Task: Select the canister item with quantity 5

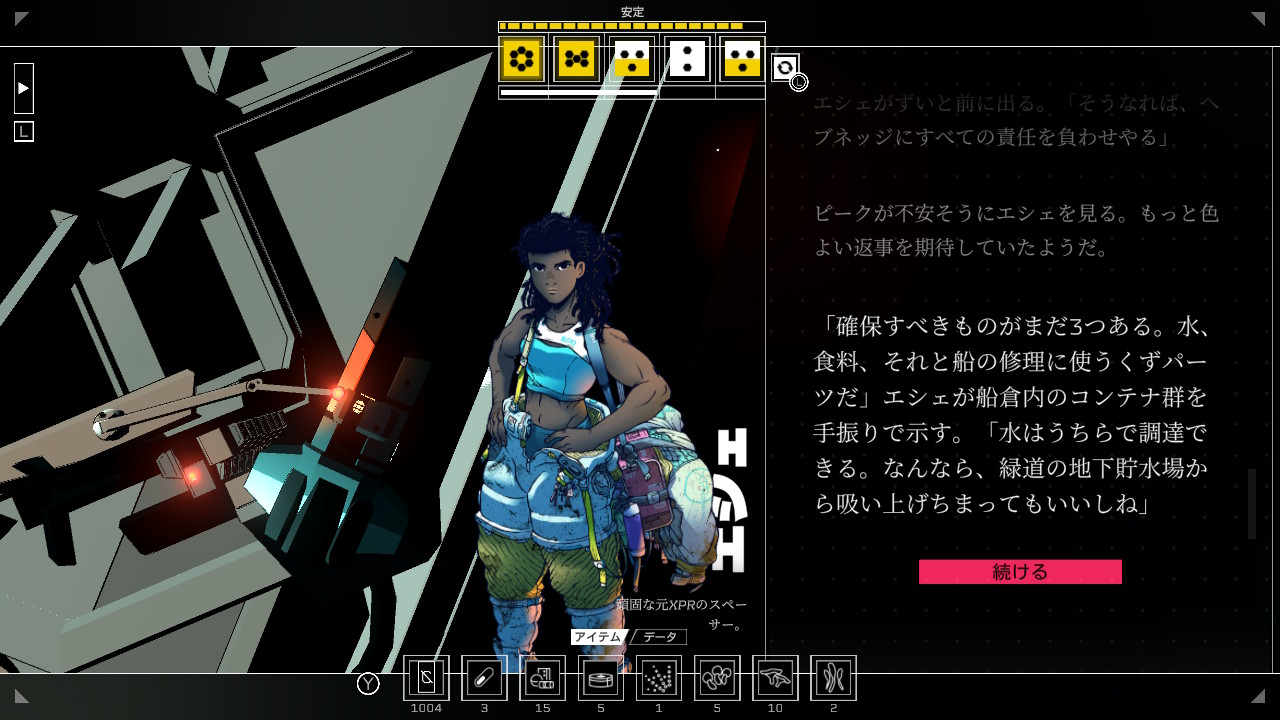Action: pos(600,677)
